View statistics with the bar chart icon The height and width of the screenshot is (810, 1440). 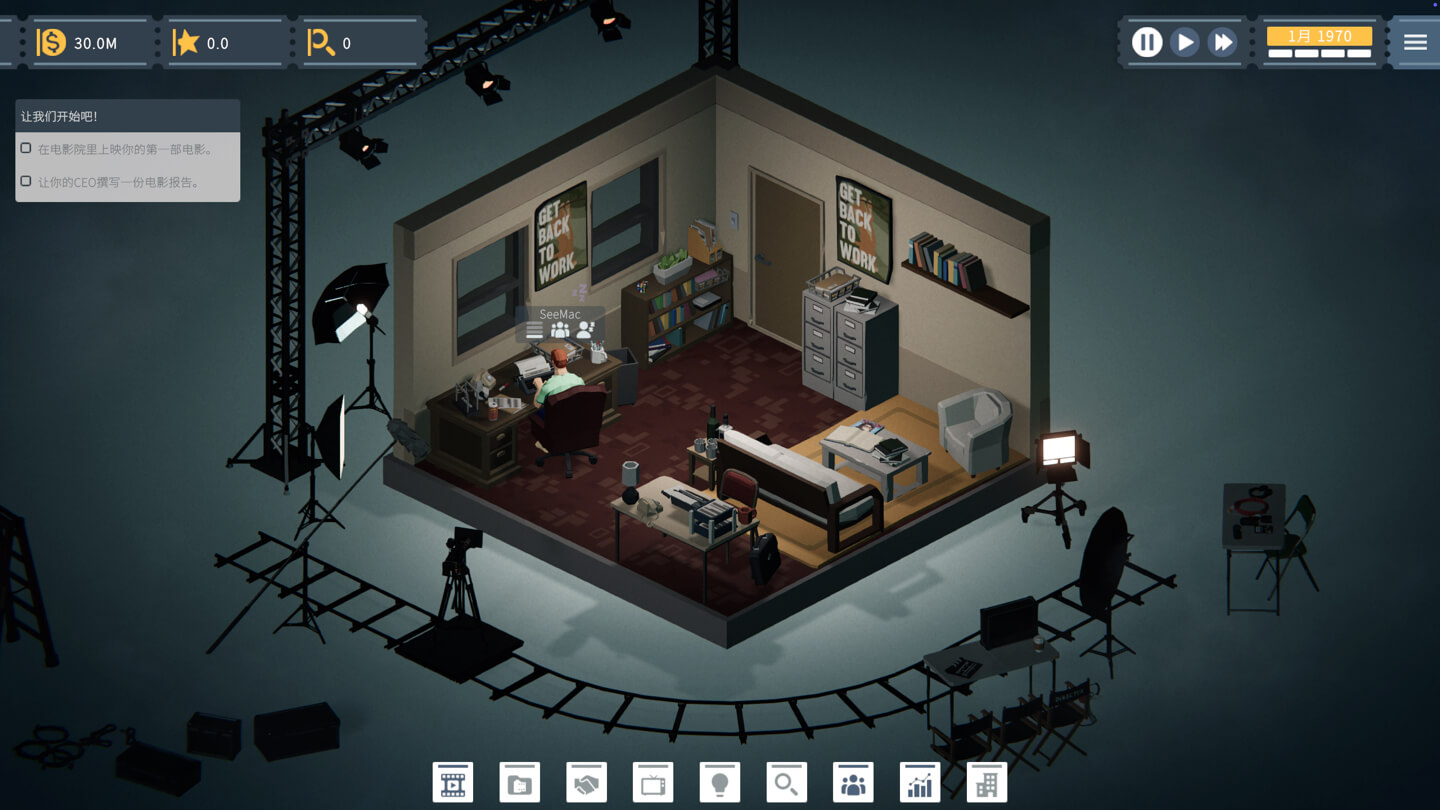click(919, 782)
